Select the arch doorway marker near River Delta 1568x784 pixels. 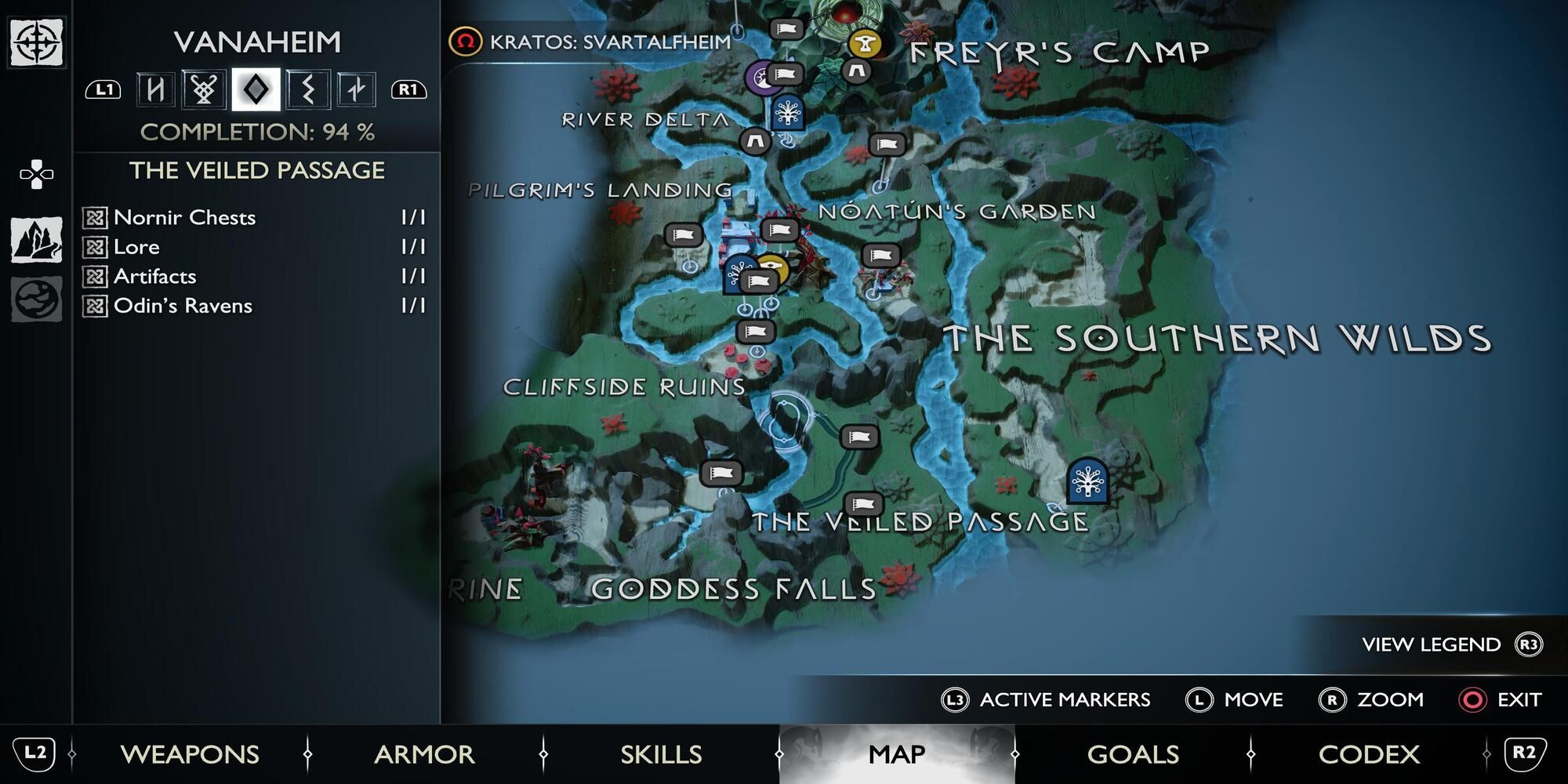click(754, 141)
